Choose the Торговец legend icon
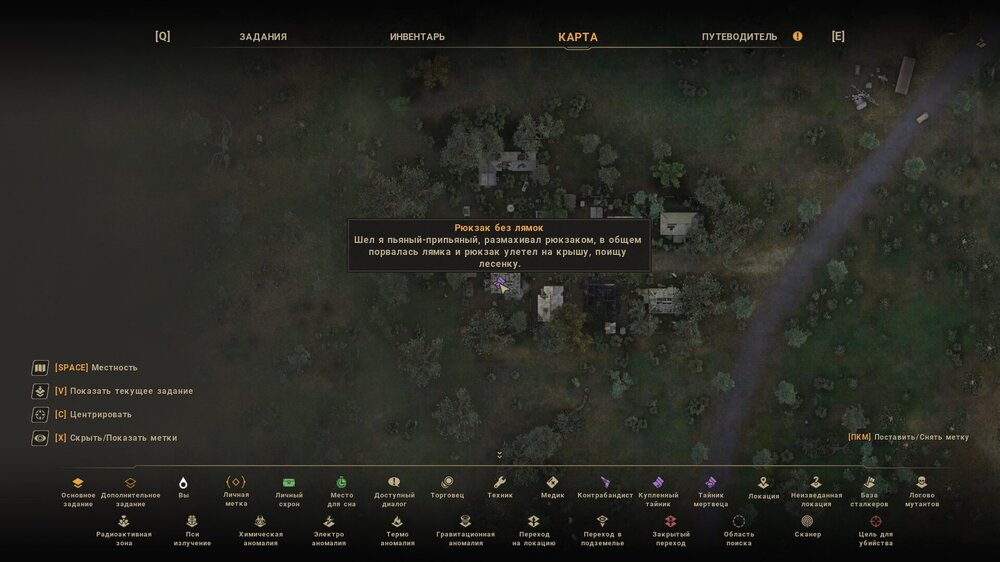The image size is (1000, 562). (447, 482)
